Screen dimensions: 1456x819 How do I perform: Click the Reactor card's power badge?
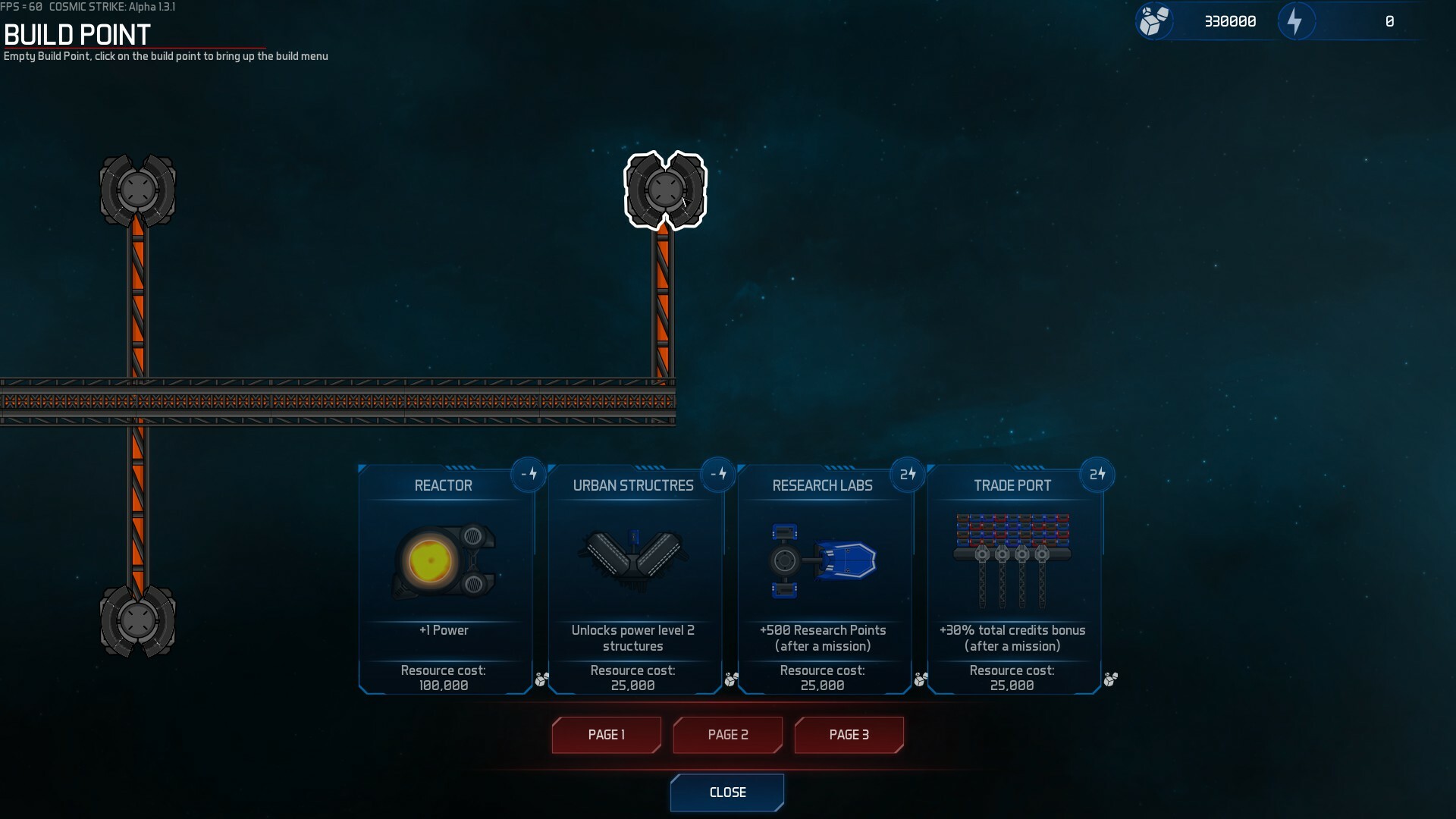(x=529, y=474)
